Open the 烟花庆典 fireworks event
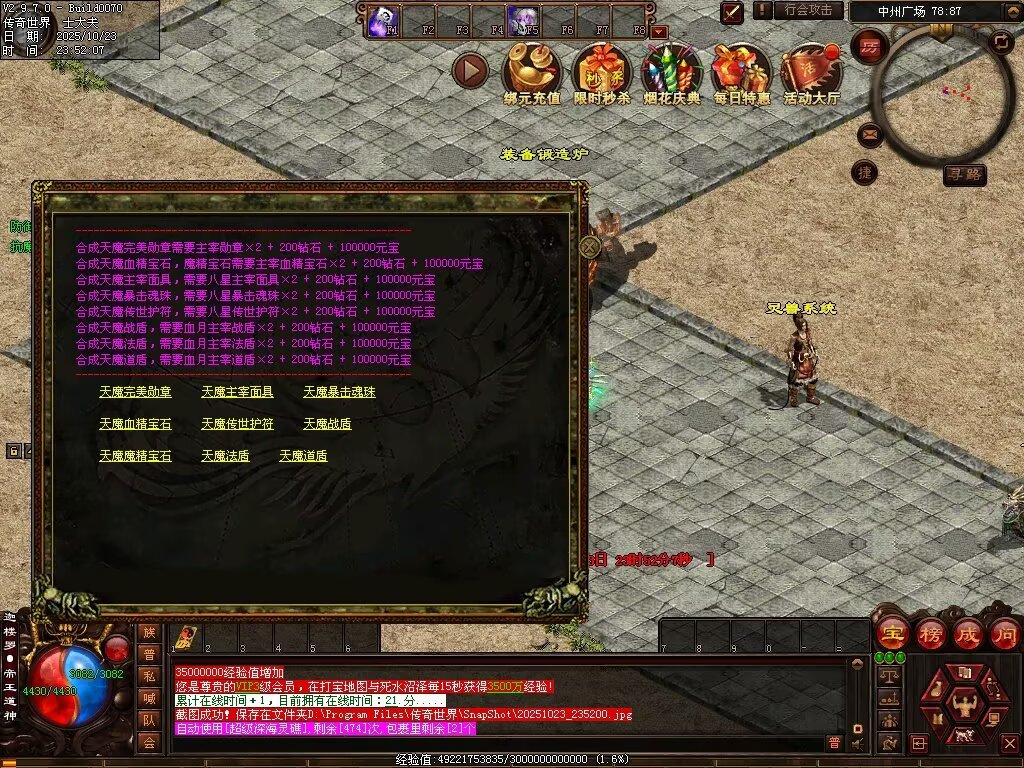 point(671,70)
